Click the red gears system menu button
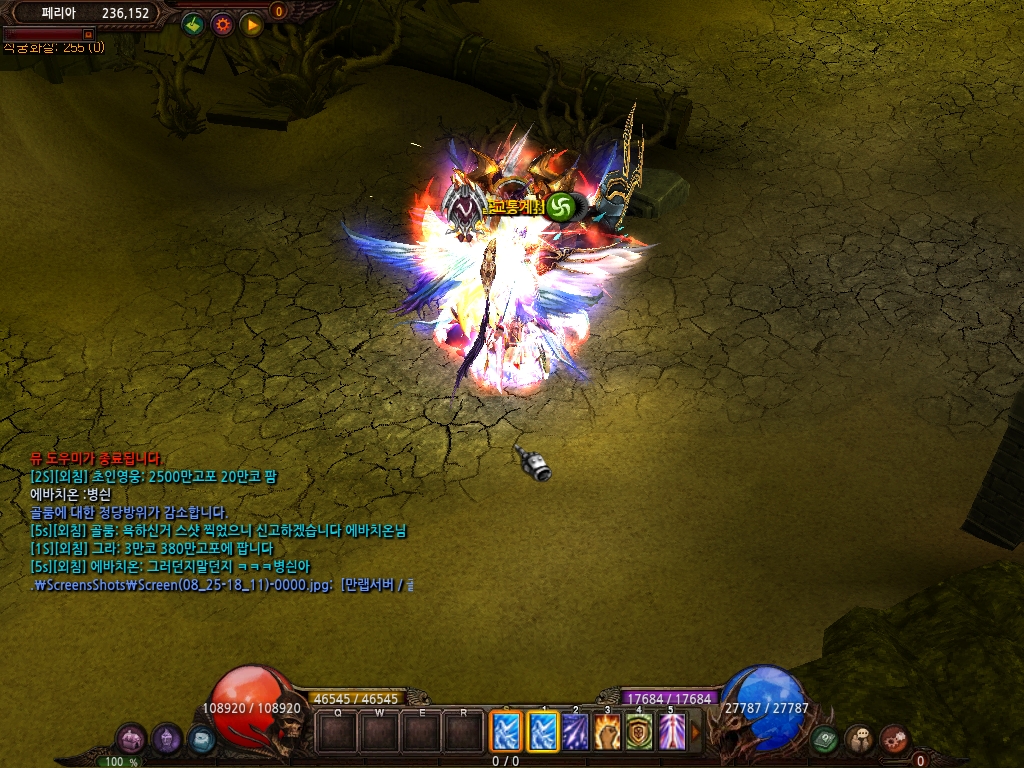Viewport: 1024px width, 768px height. point(894,739)
